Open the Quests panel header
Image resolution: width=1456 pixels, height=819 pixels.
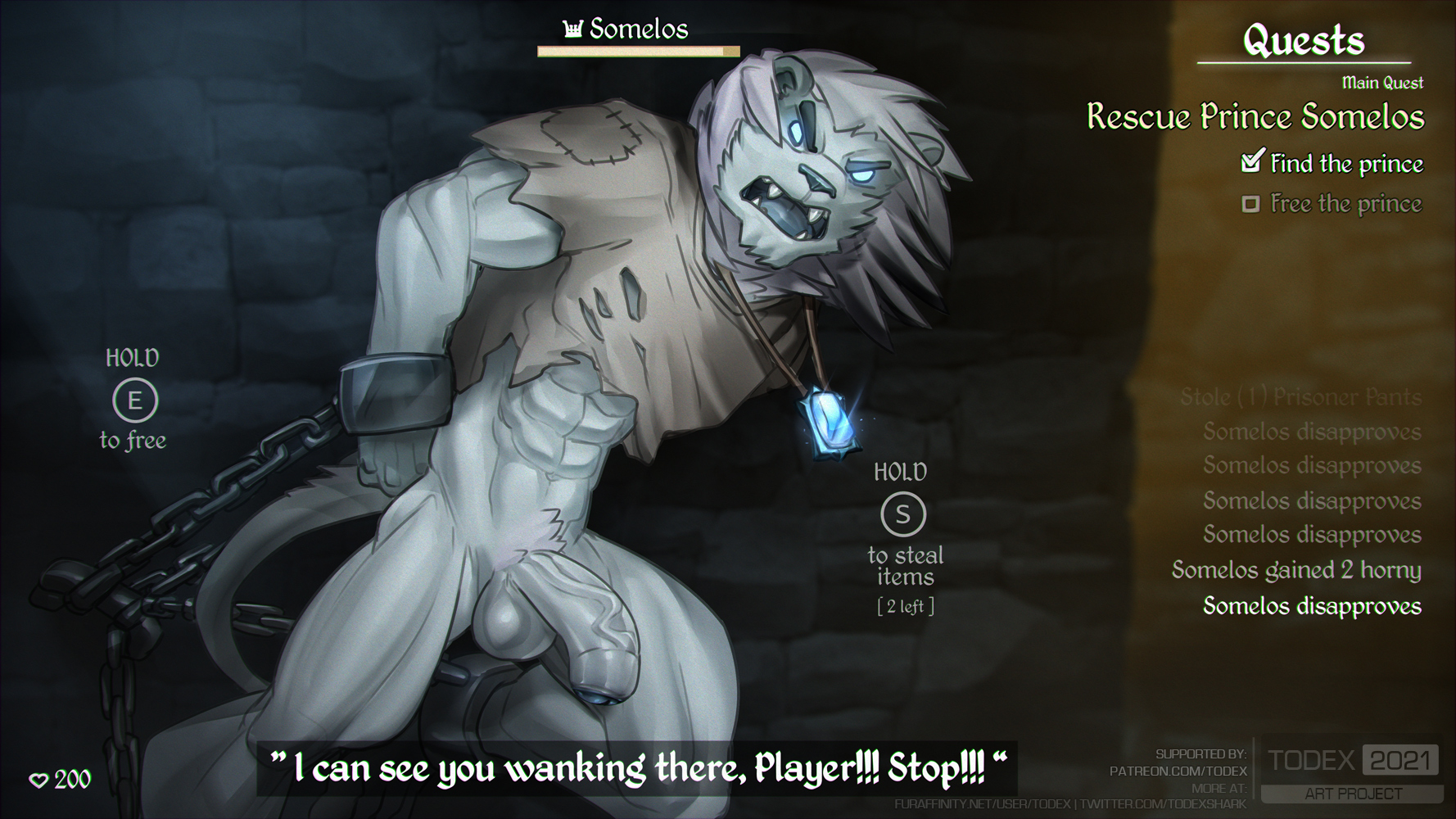[1304, 39]
